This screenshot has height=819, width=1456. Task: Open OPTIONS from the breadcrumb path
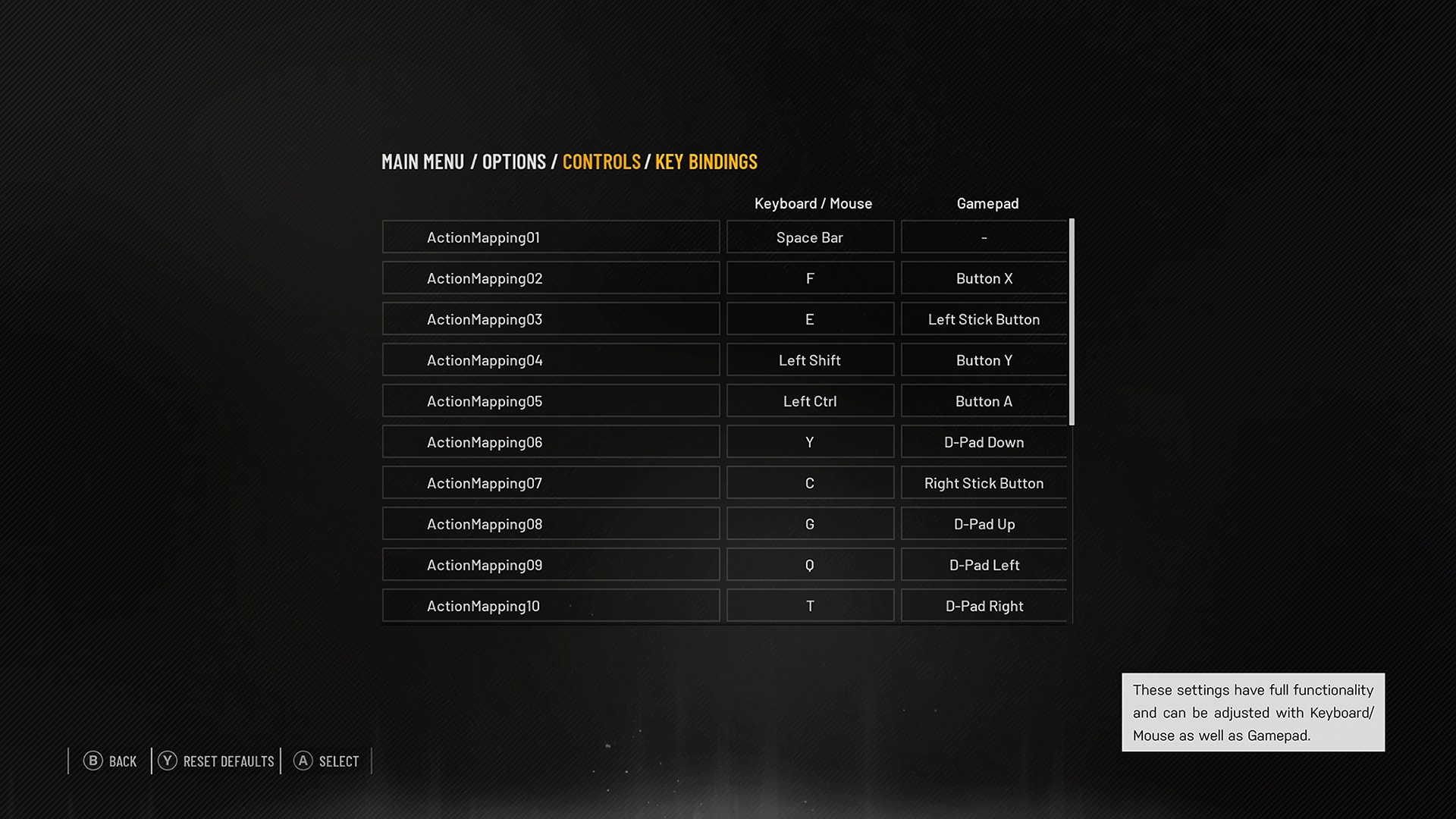coord(513,162)
